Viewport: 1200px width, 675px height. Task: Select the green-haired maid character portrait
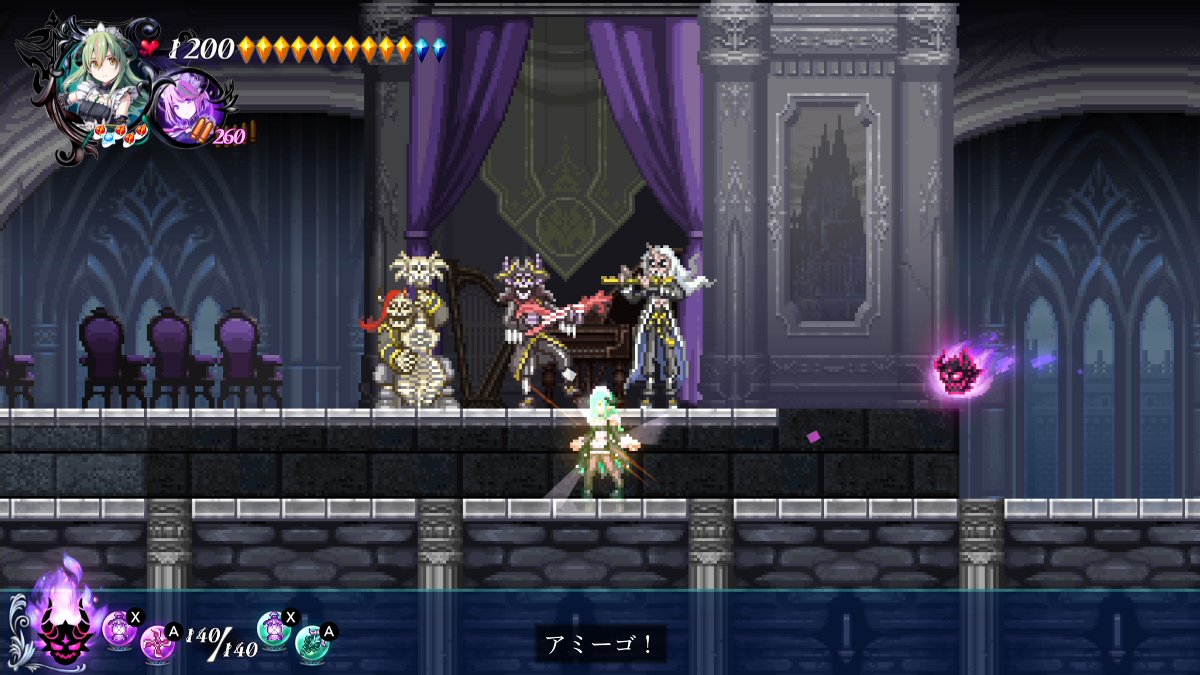coord(92,78)
